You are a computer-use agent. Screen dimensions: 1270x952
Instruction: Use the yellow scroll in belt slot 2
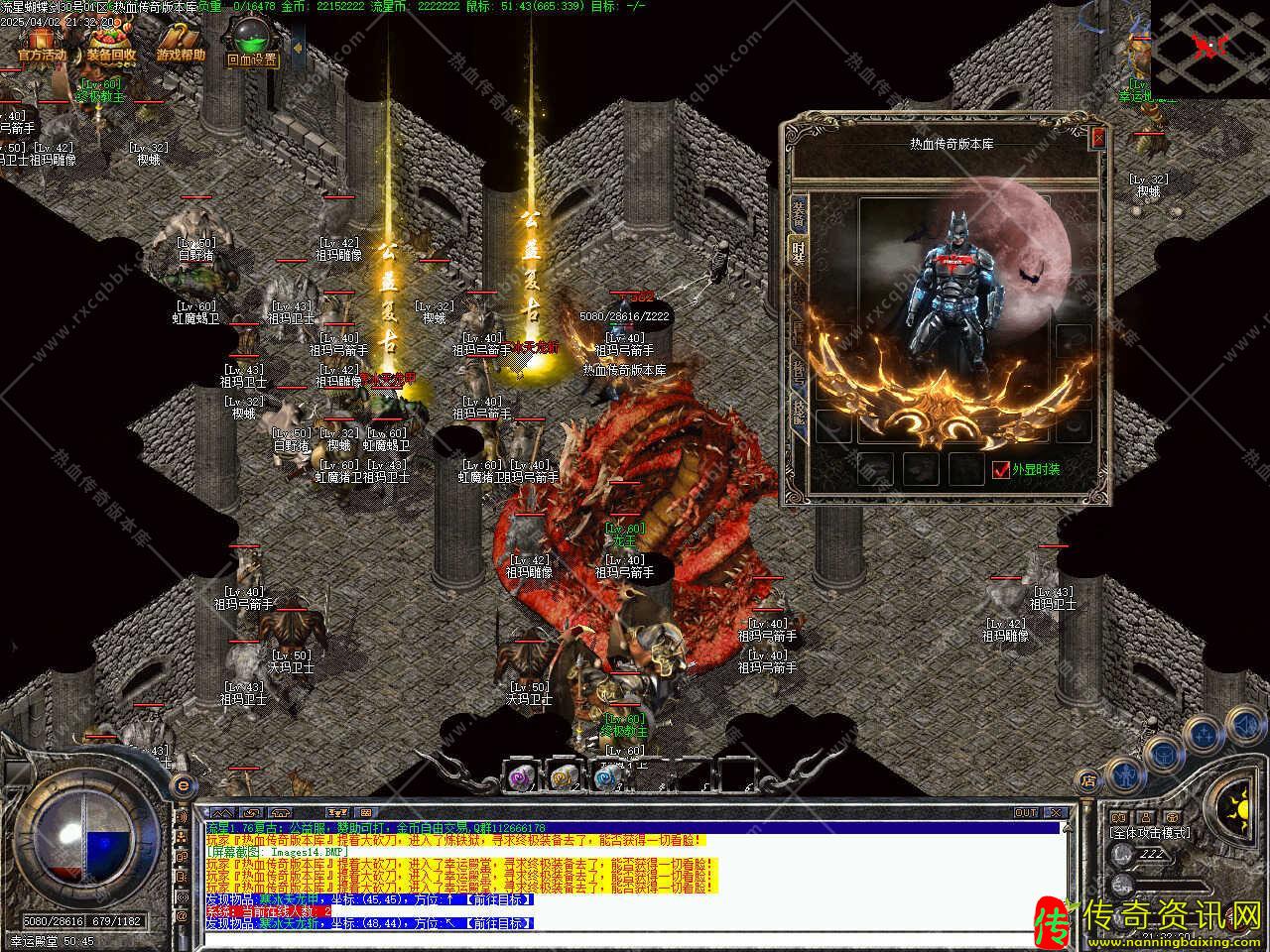[563, 777]
